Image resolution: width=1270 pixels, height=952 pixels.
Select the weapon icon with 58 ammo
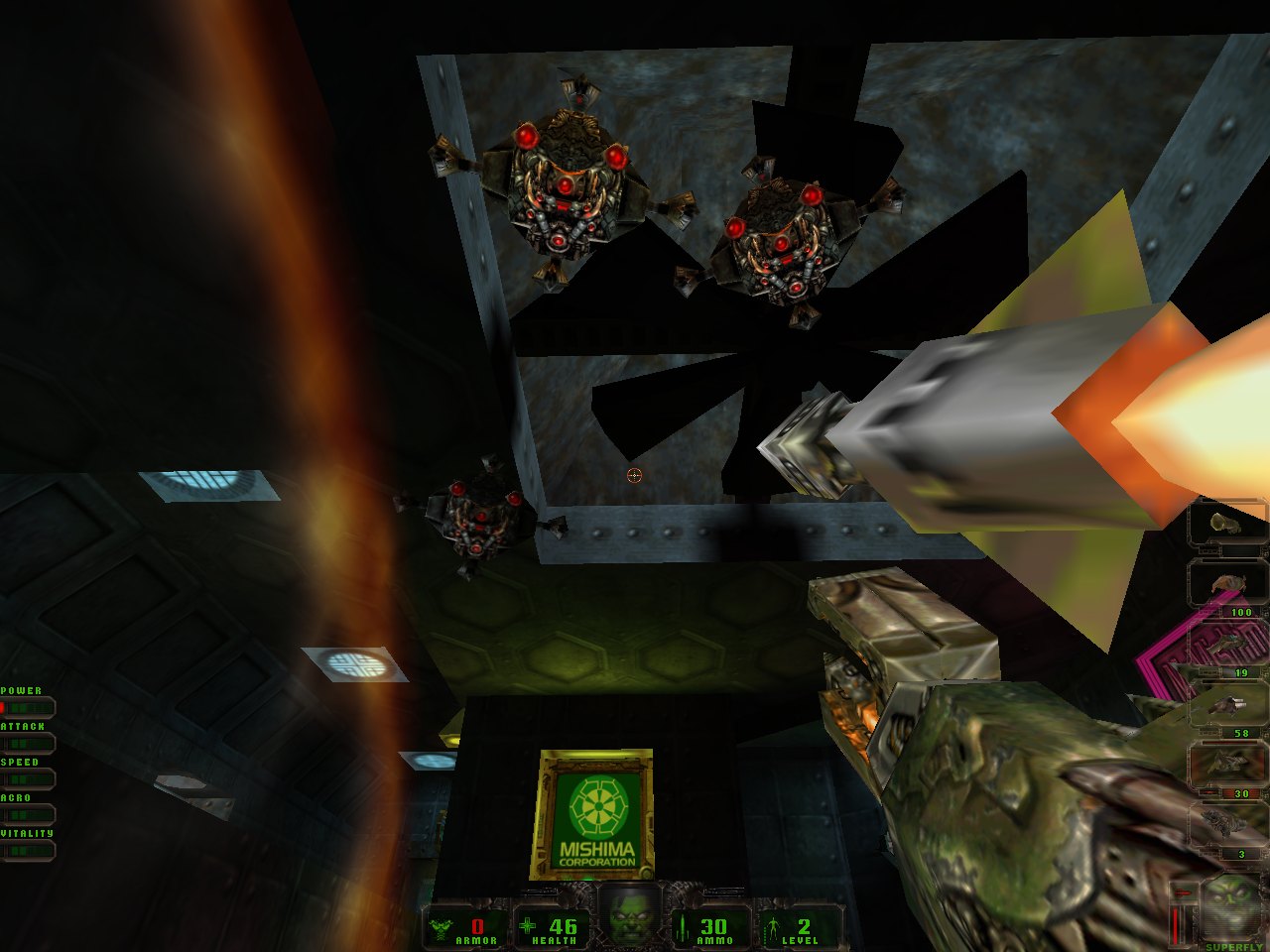(x=1227, y=705)
